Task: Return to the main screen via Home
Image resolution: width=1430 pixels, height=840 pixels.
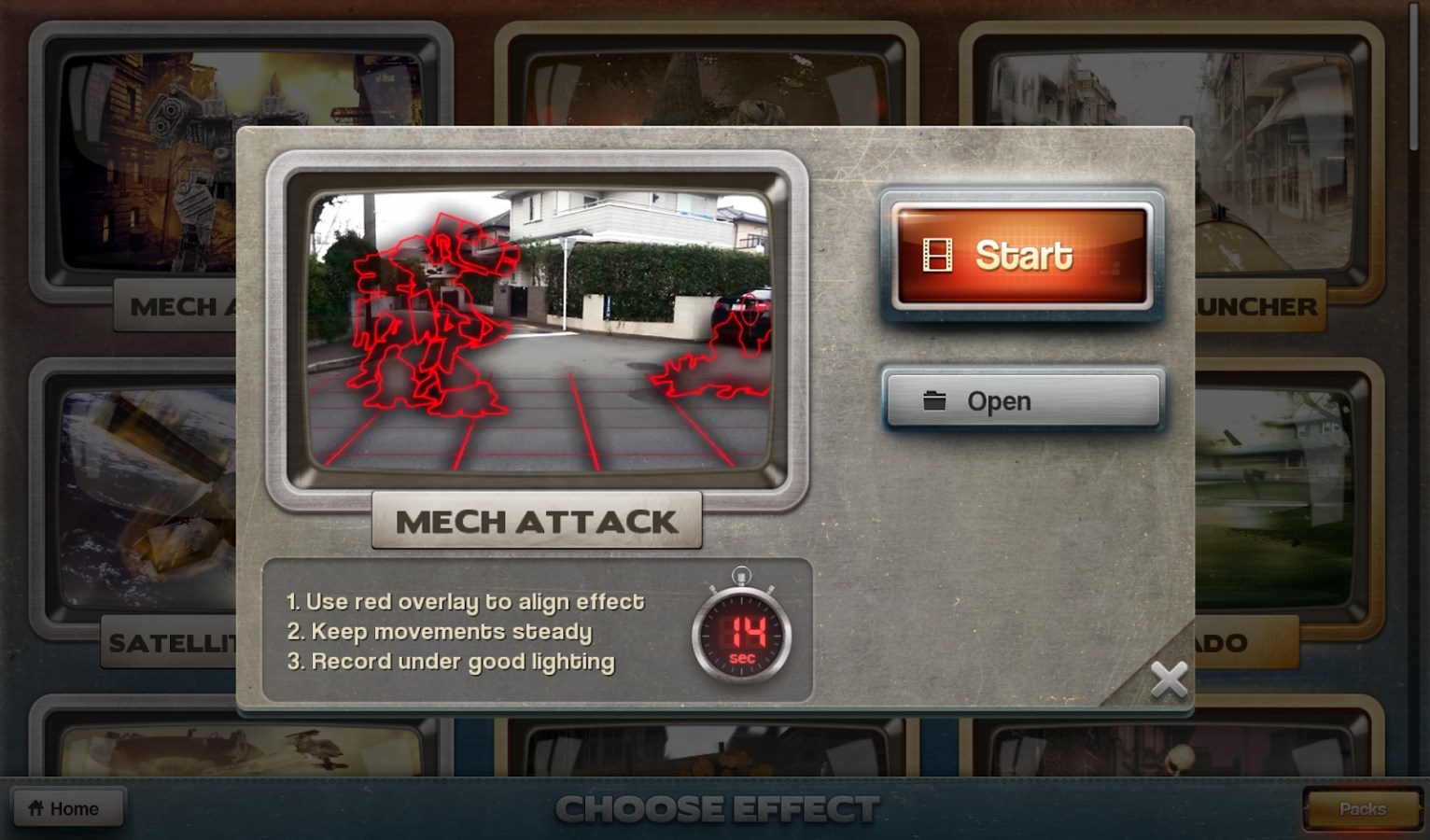Action: coord(69,807)
